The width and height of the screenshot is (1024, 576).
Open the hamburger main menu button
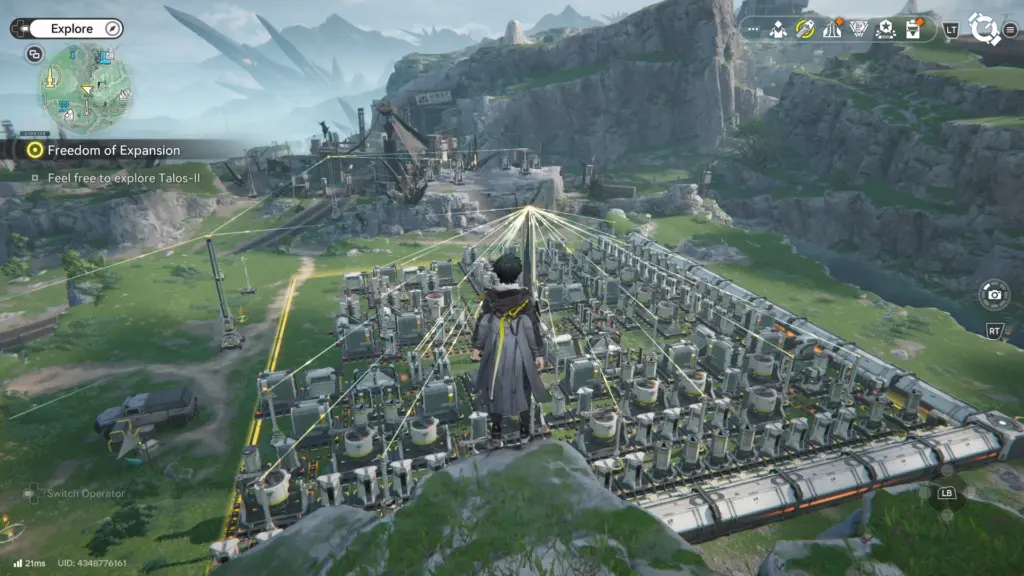click(x=1010, y=29)
